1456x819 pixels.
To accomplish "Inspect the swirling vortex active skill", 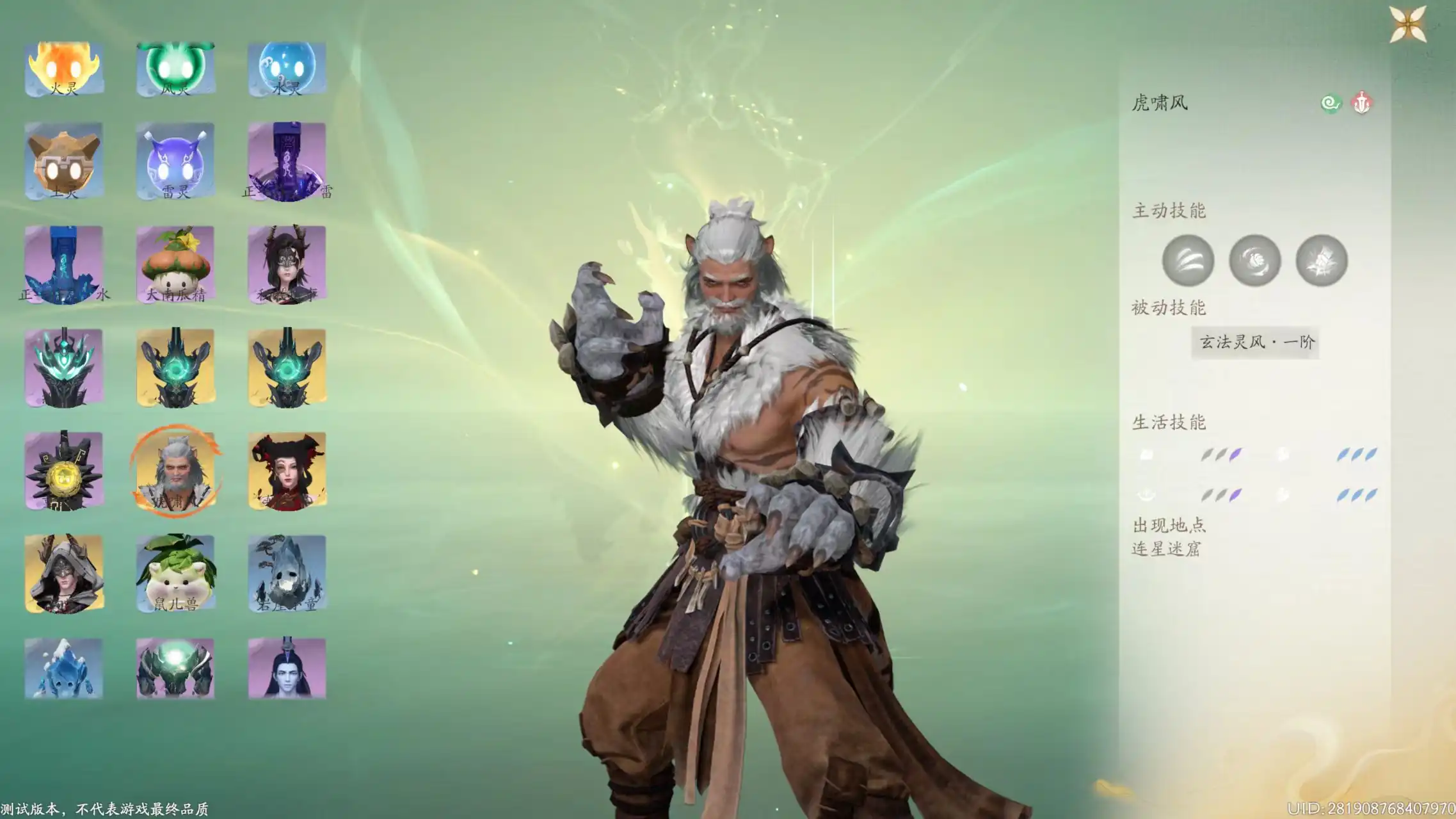I will pos(1254,261).
